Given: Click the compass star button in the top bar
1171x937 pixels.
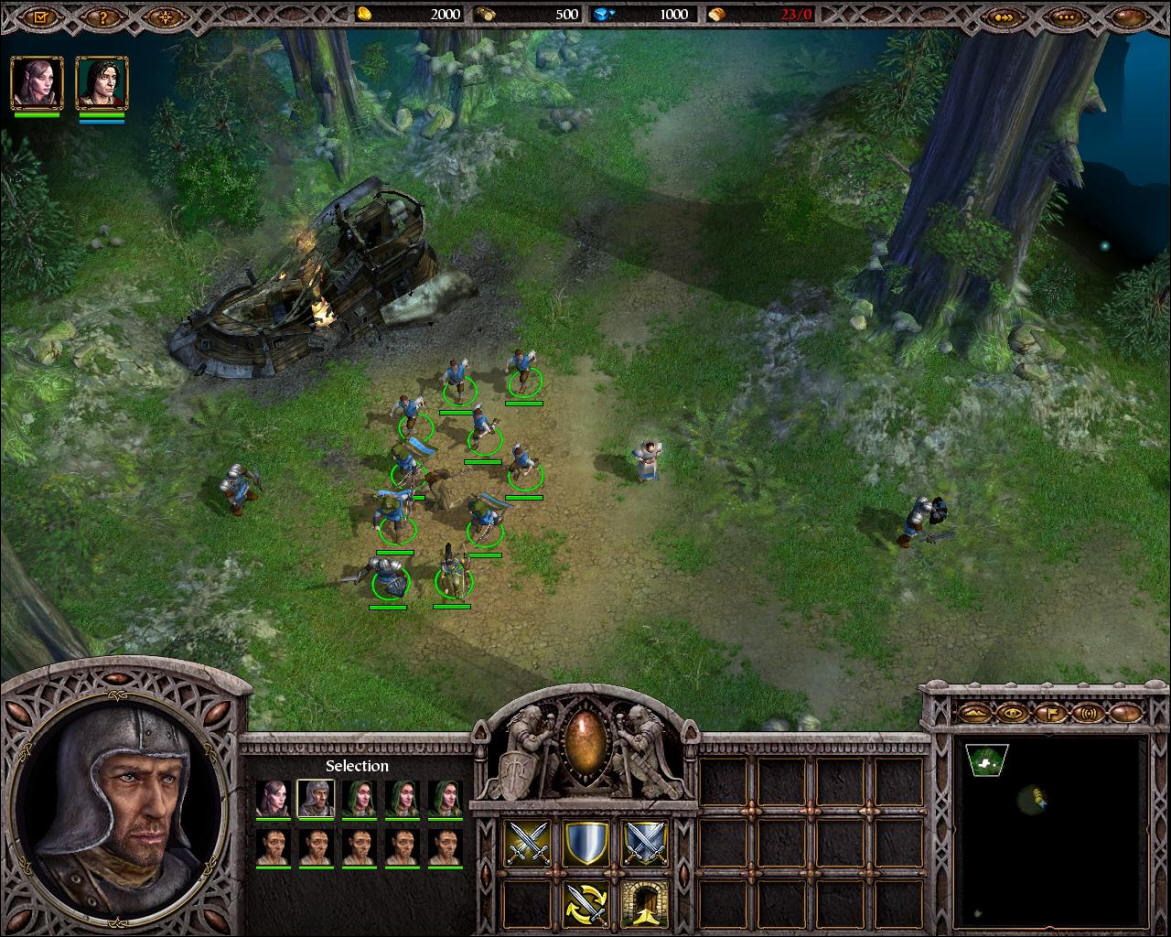Looking at the screenshot, I should click(164, 16).
